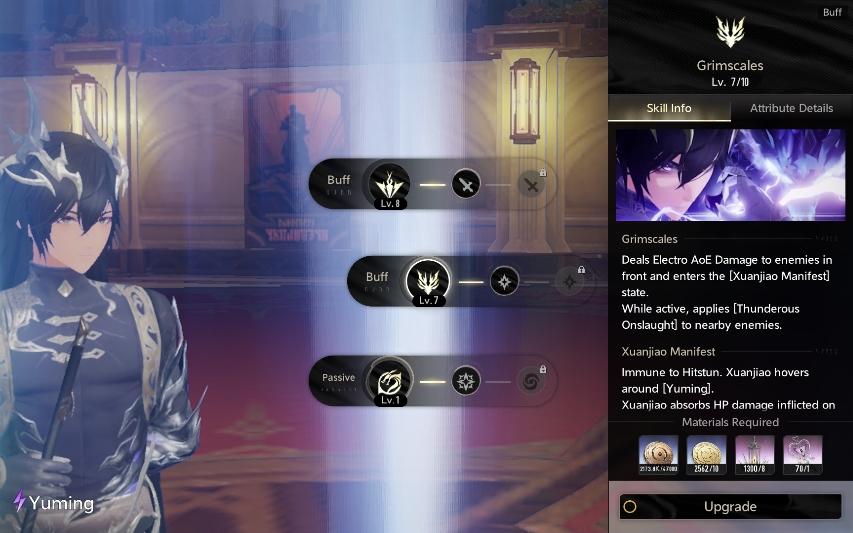This screenshot has width=853, height=533.
Task: Select the Lv.8 Buff skill icon
Action: coord(389,184)
